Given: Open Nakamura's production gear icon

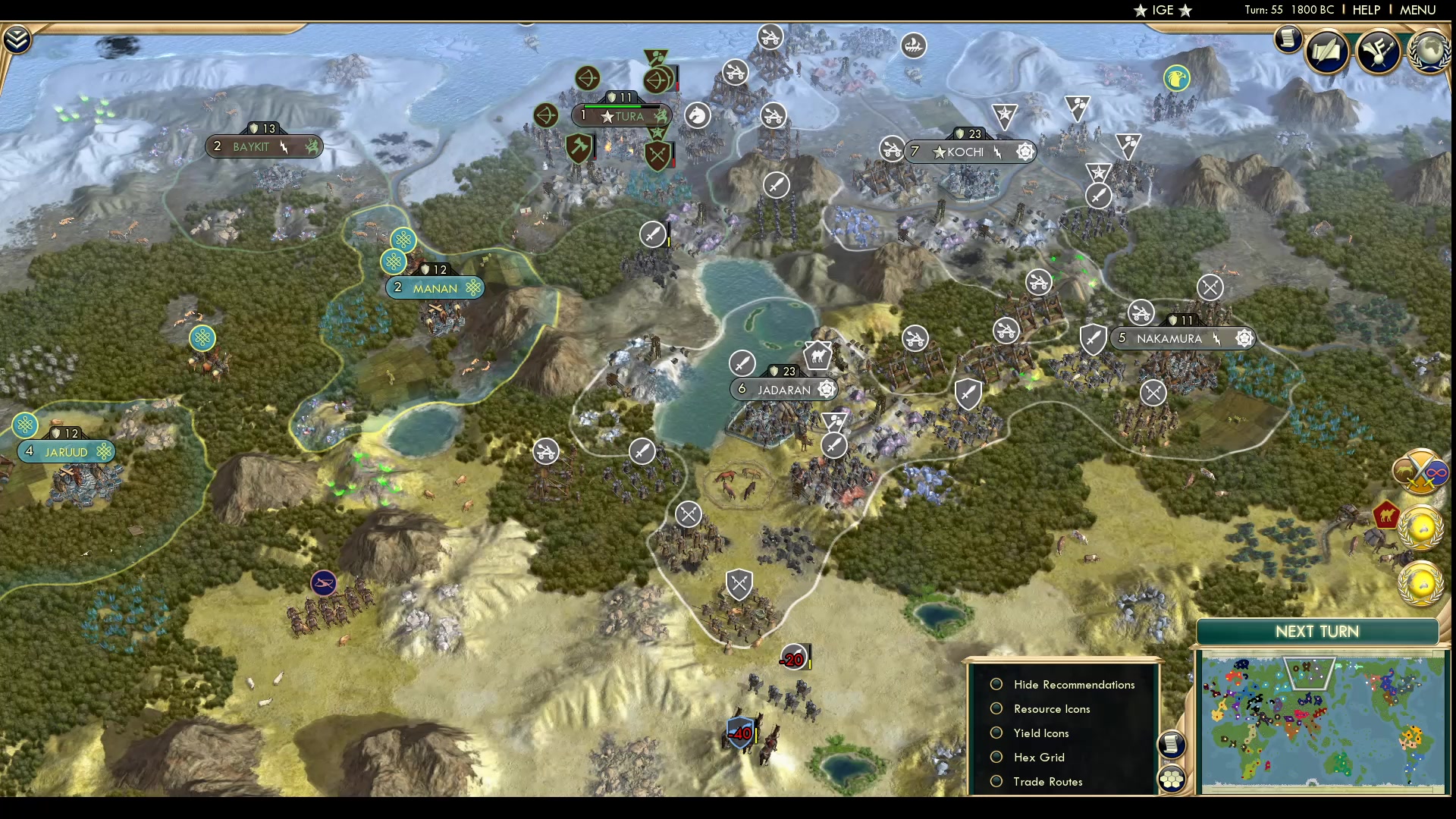Looking at the screenshot, I should (x=1244, y=339).
